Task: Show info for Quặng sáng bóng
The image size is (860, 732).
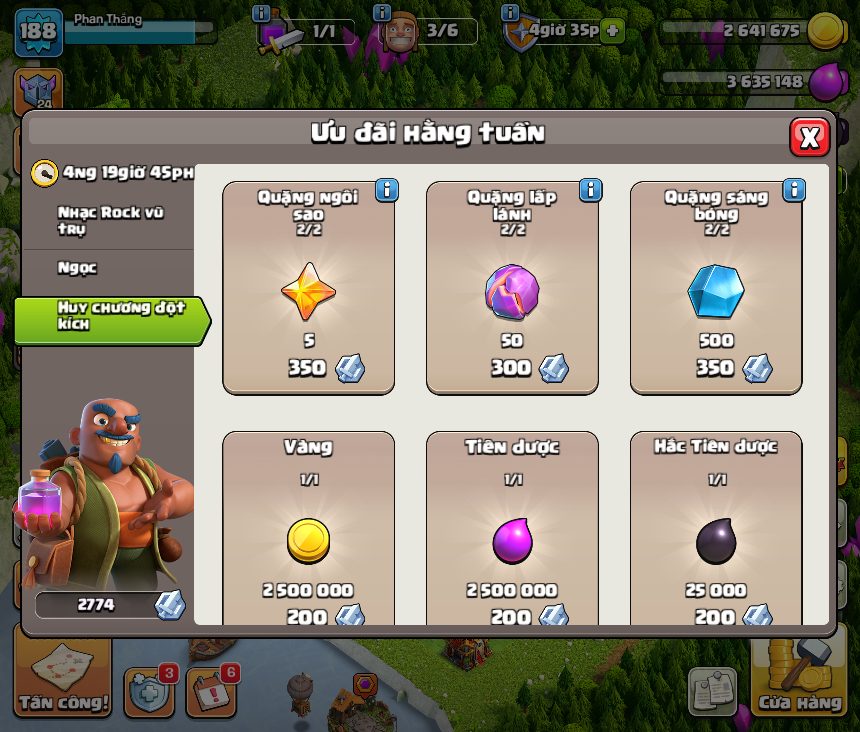Action: [x=794, y=190]
